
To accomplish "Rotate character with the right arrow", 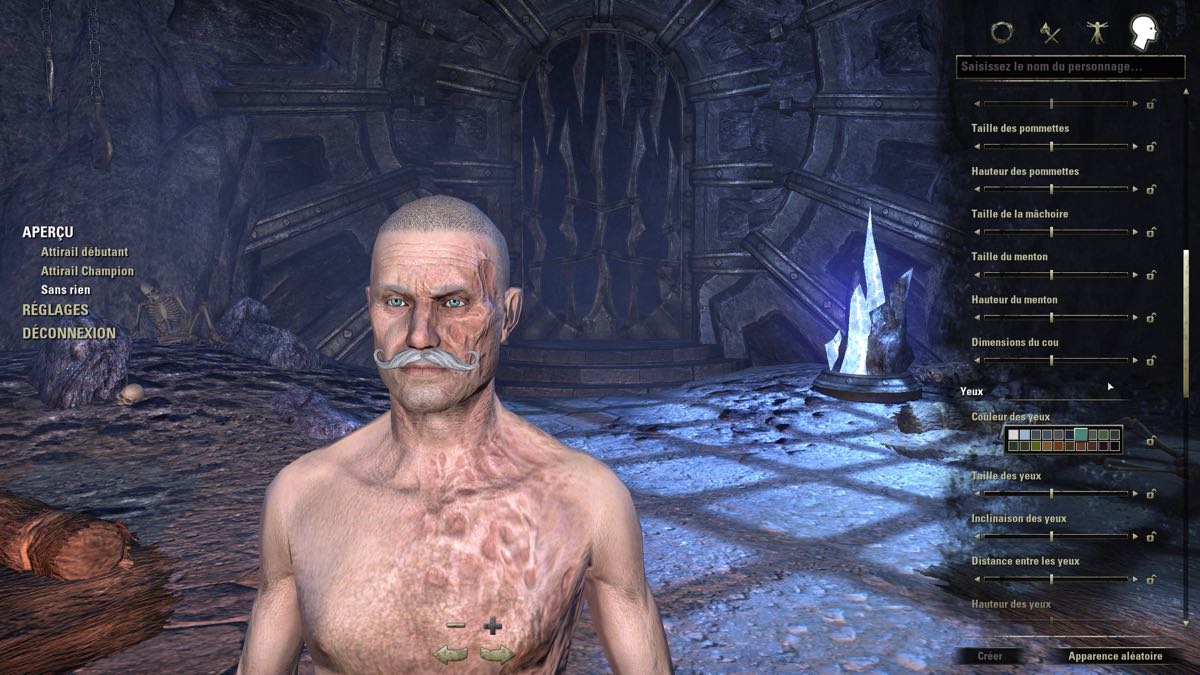I will tap(497, 654).
